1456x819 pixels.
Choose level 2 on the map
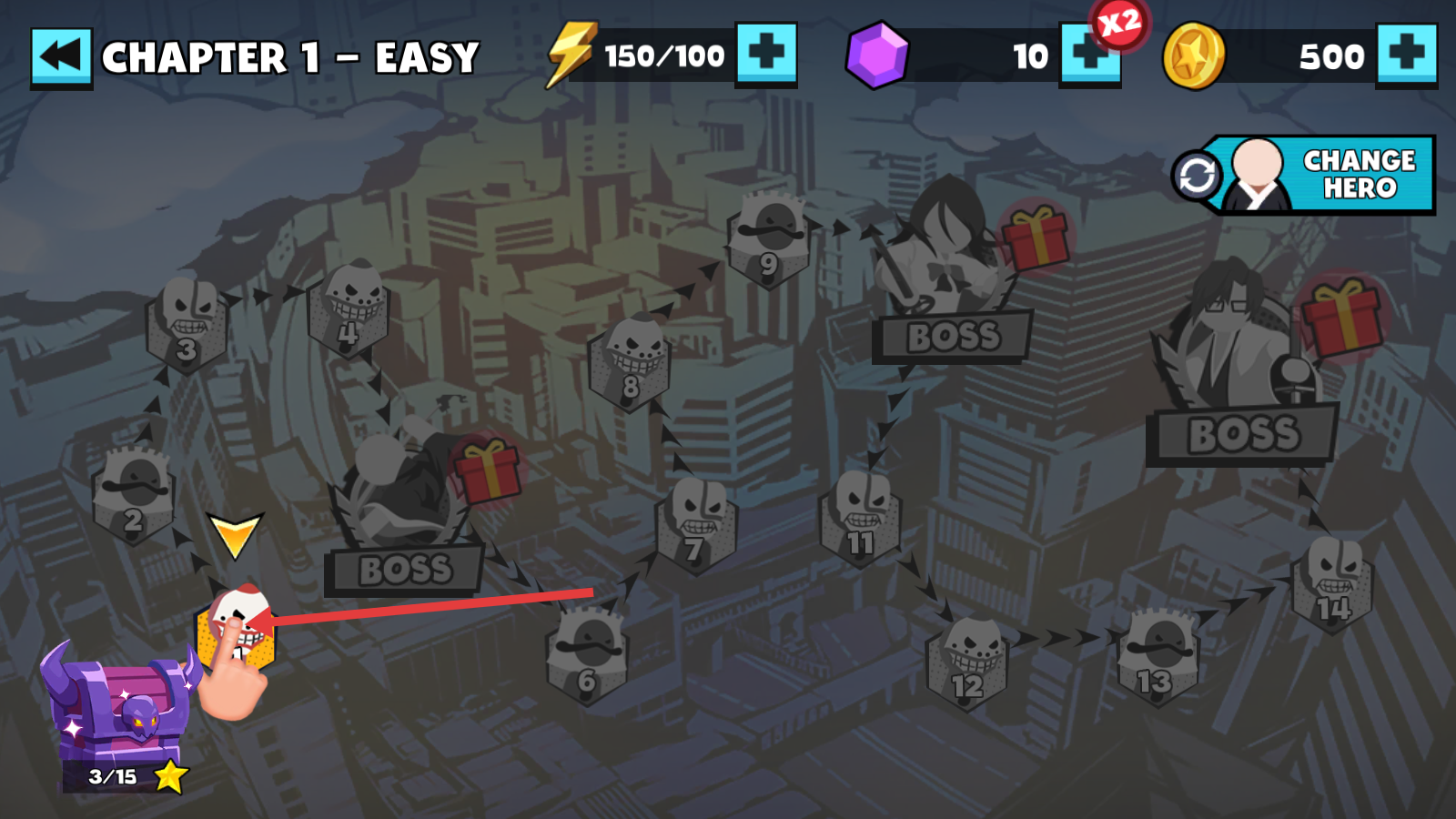134,496
